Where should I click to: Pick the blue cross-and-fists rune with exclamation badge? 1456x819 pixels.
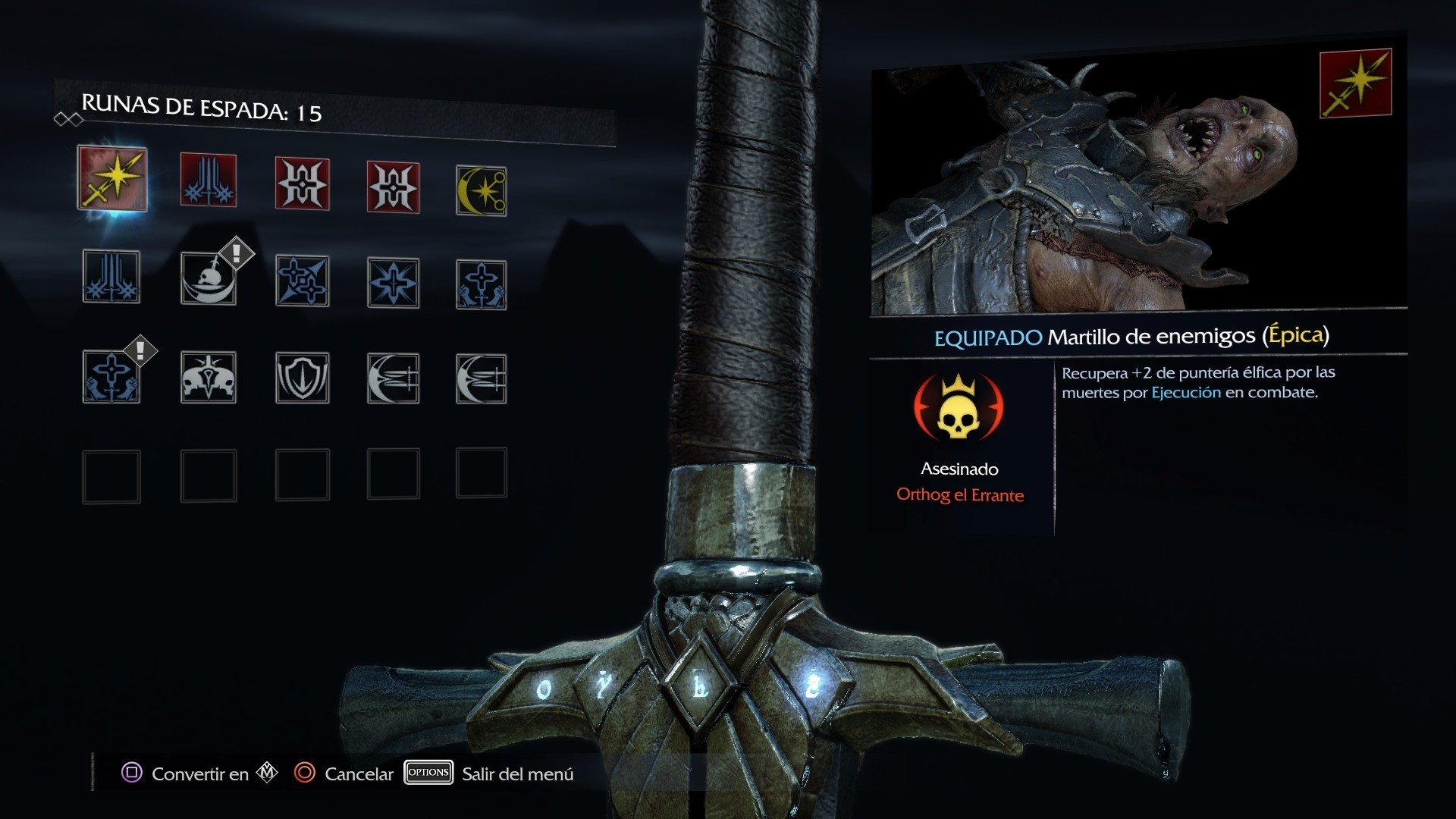[111, 377]
